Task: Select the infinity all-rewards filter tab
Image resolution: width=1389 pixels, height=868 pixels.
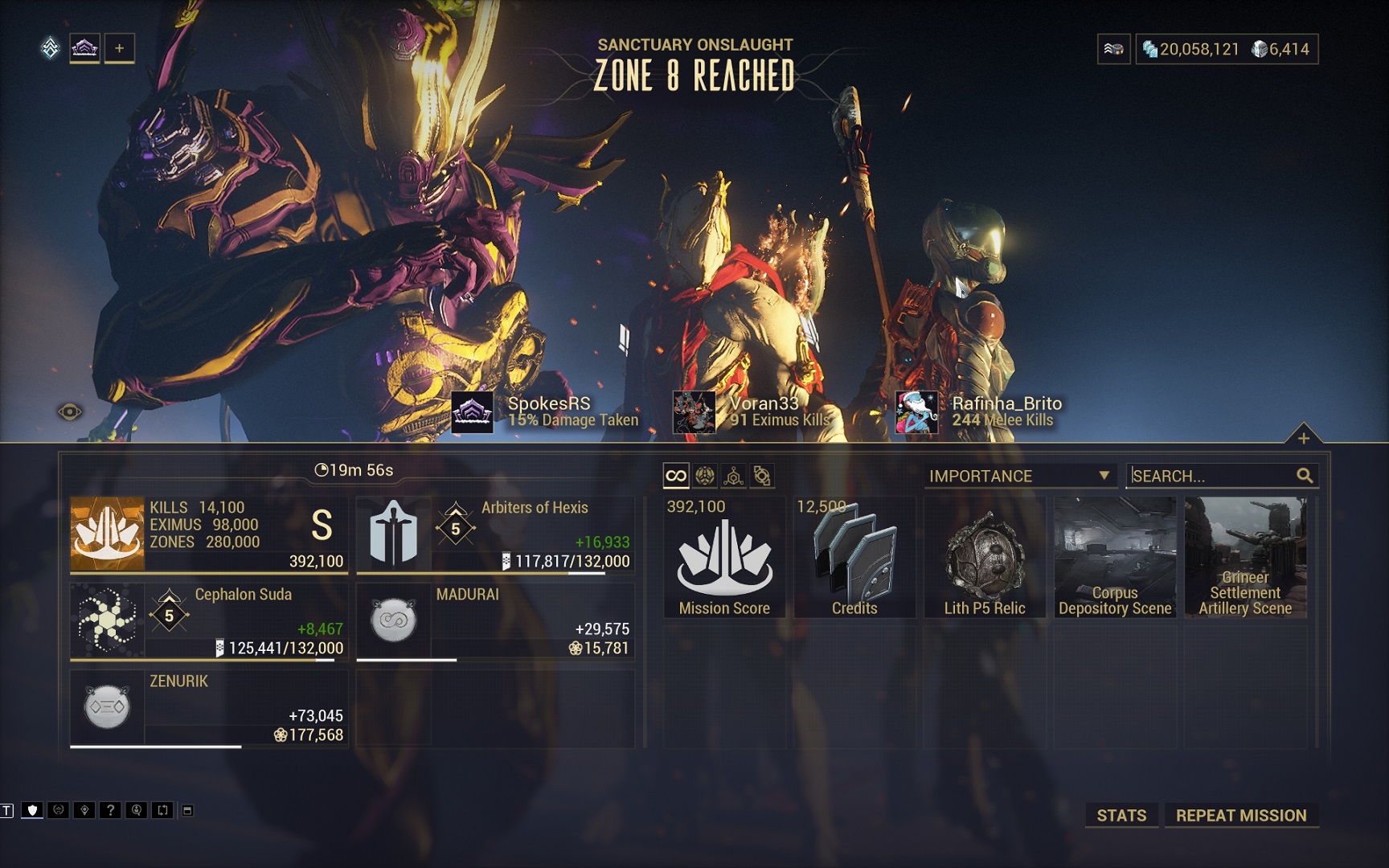Action: tap(676, 476)
